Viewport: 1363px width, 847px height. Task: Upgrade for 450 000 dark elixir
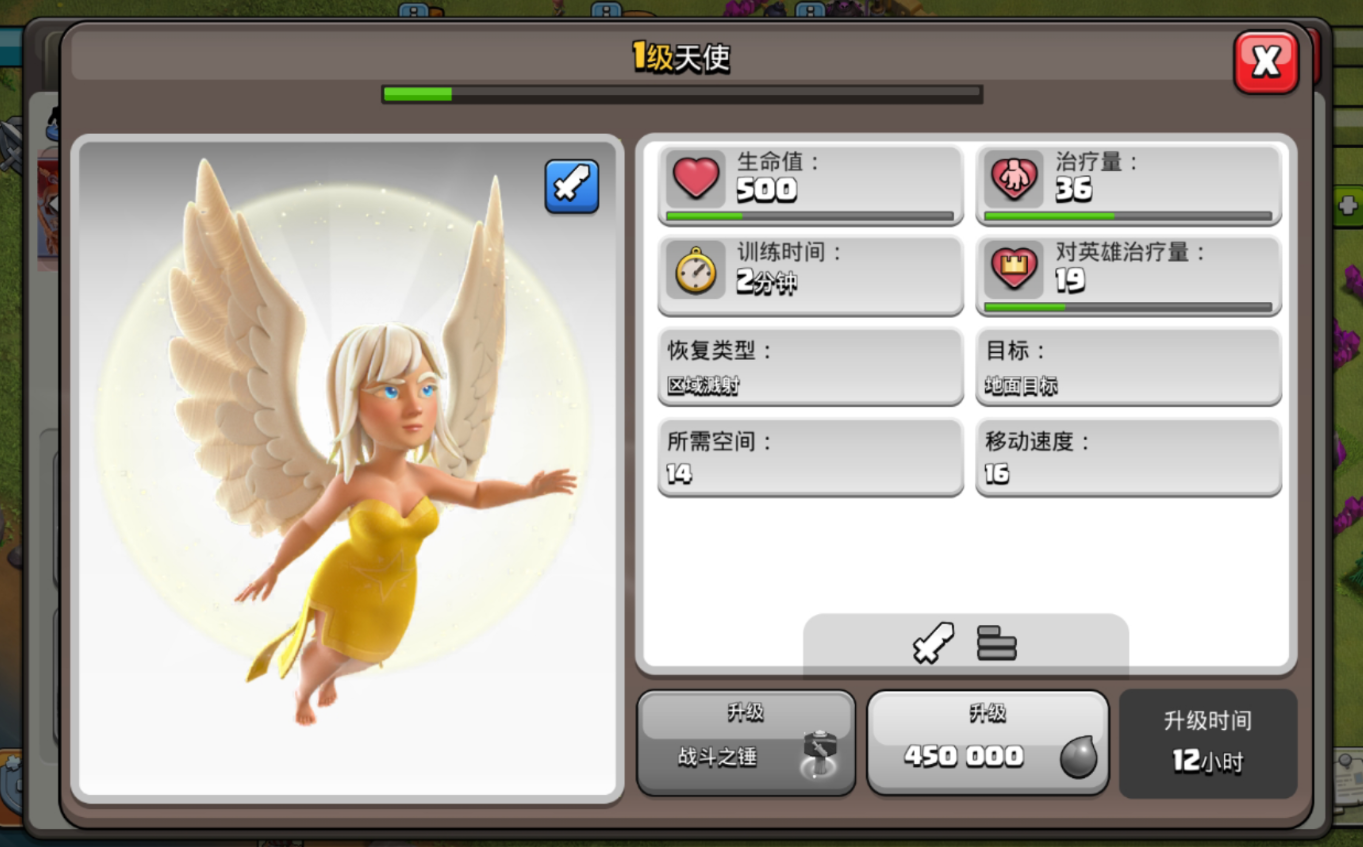(x=987, y=743)
